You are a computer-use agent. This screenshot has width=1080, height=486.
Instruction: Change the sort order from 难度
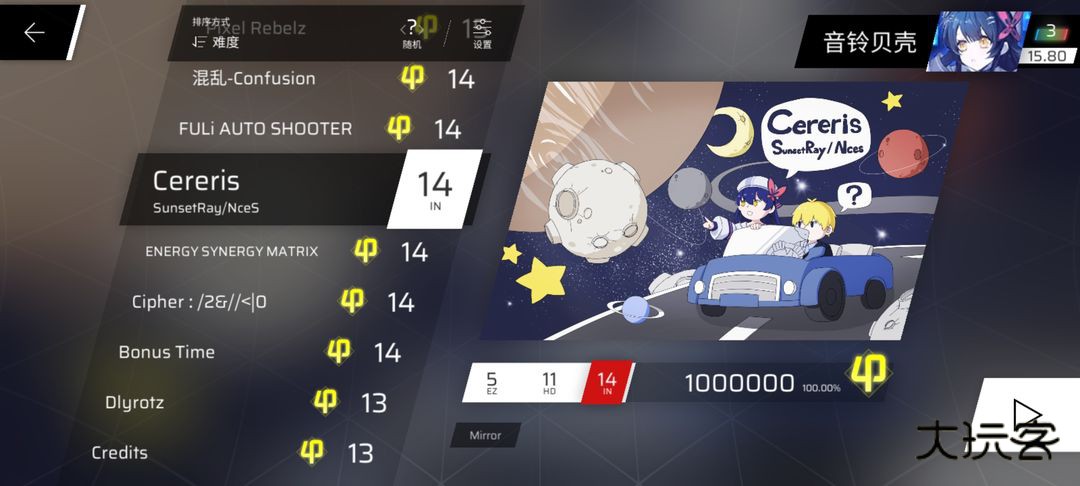pos(217,42)
